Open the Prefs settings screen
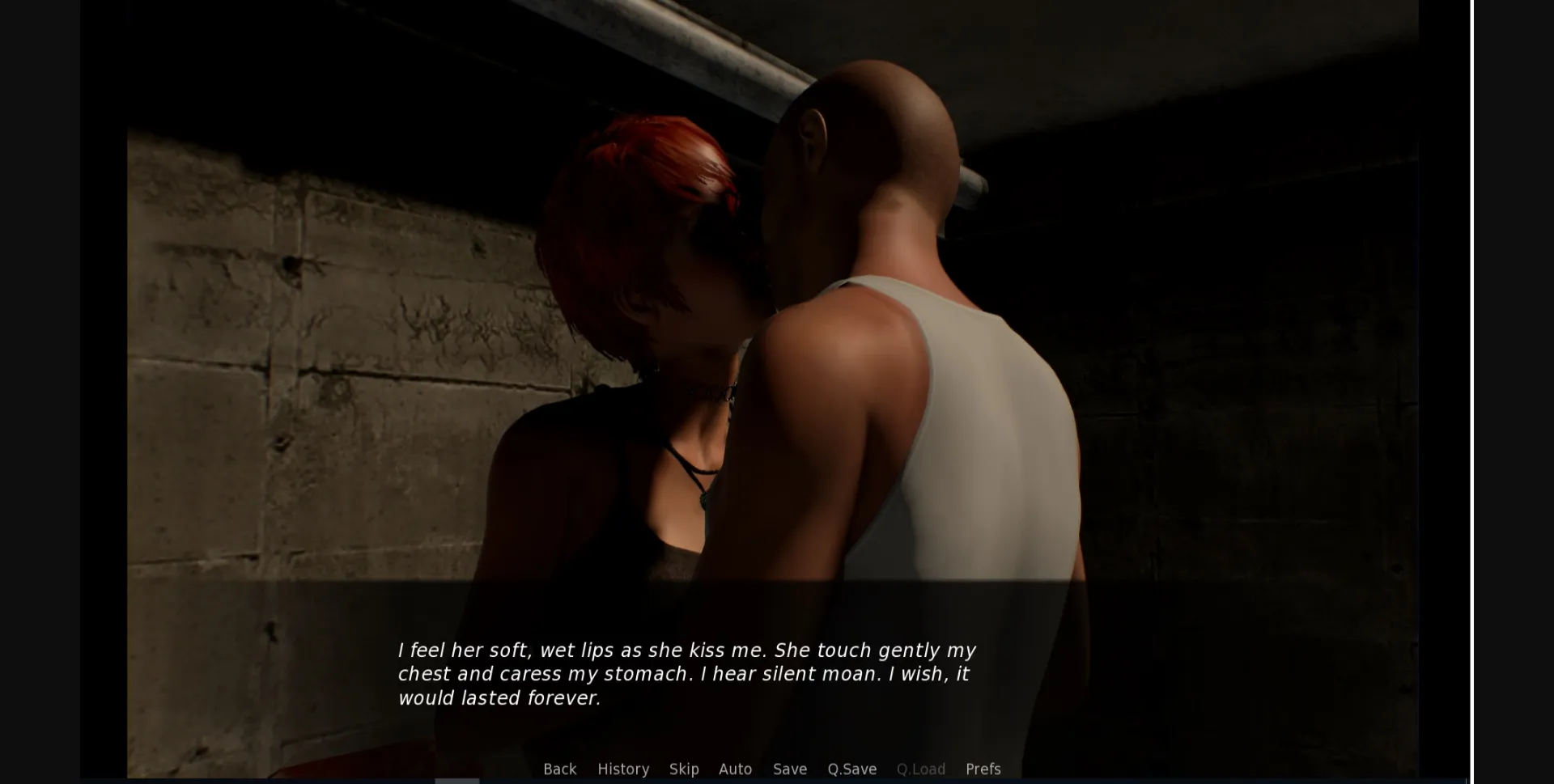 coord(983,769)
